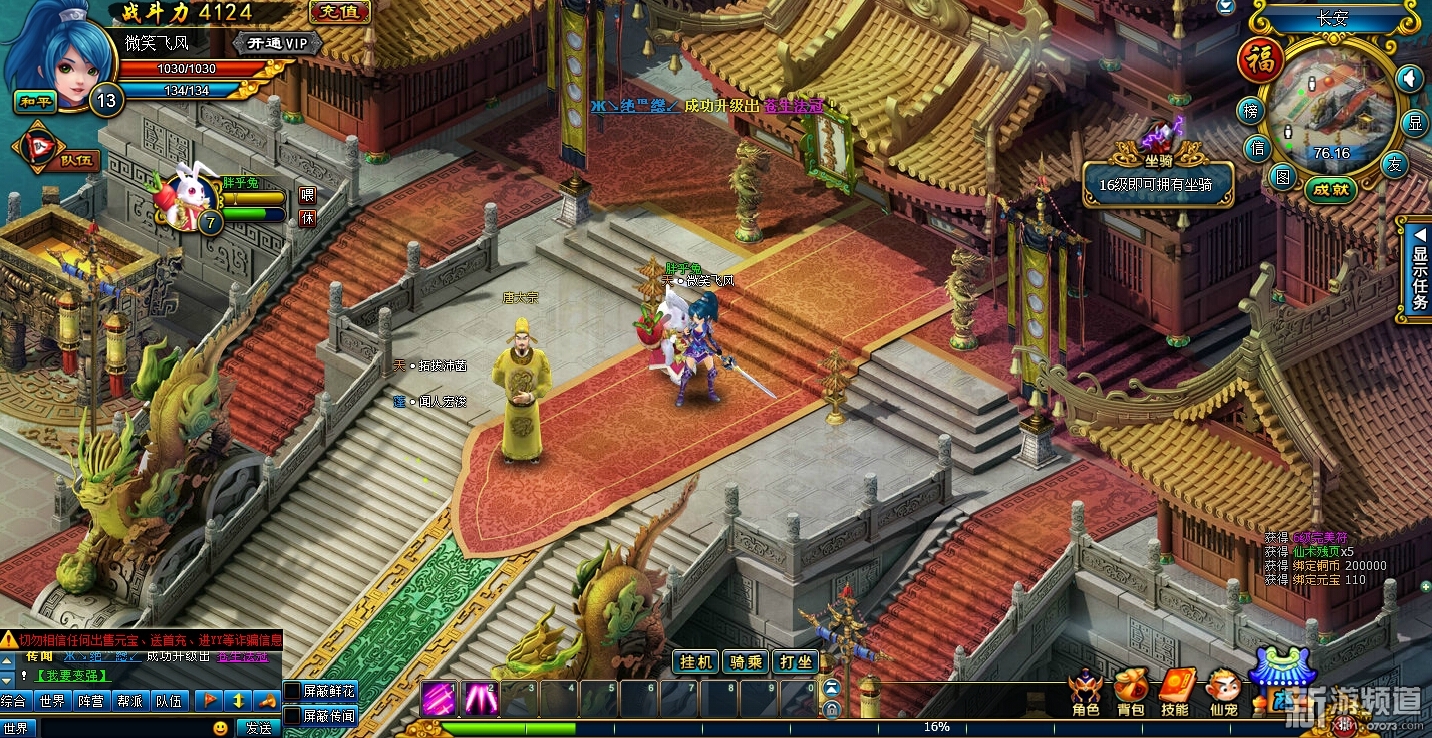1432x738 pixels.
Task: Click the red 福 welfare icon
Action: tap(1260, 60)
